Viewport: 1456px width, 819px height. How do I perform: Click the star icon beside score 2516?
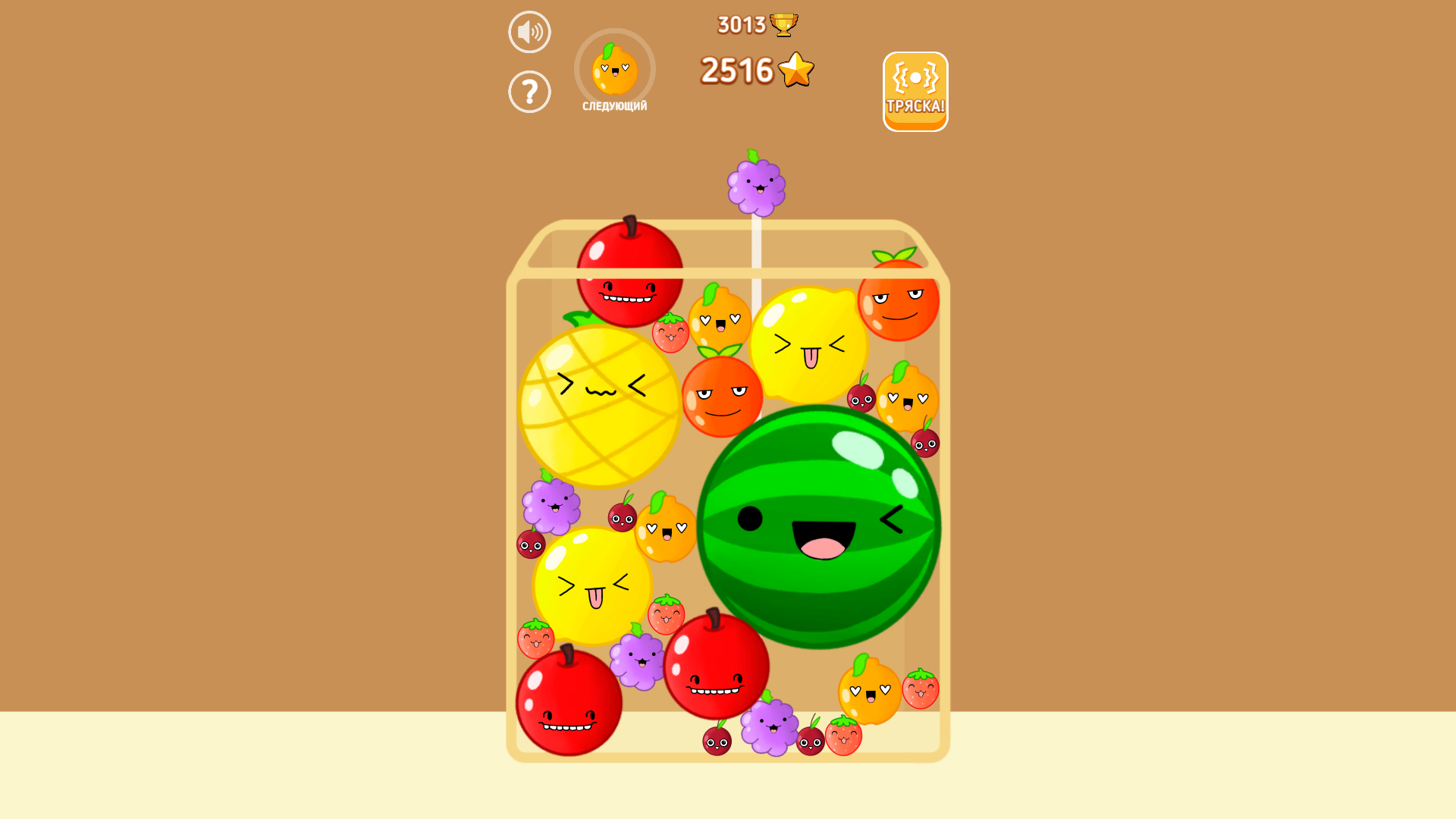tap(795, 70)
